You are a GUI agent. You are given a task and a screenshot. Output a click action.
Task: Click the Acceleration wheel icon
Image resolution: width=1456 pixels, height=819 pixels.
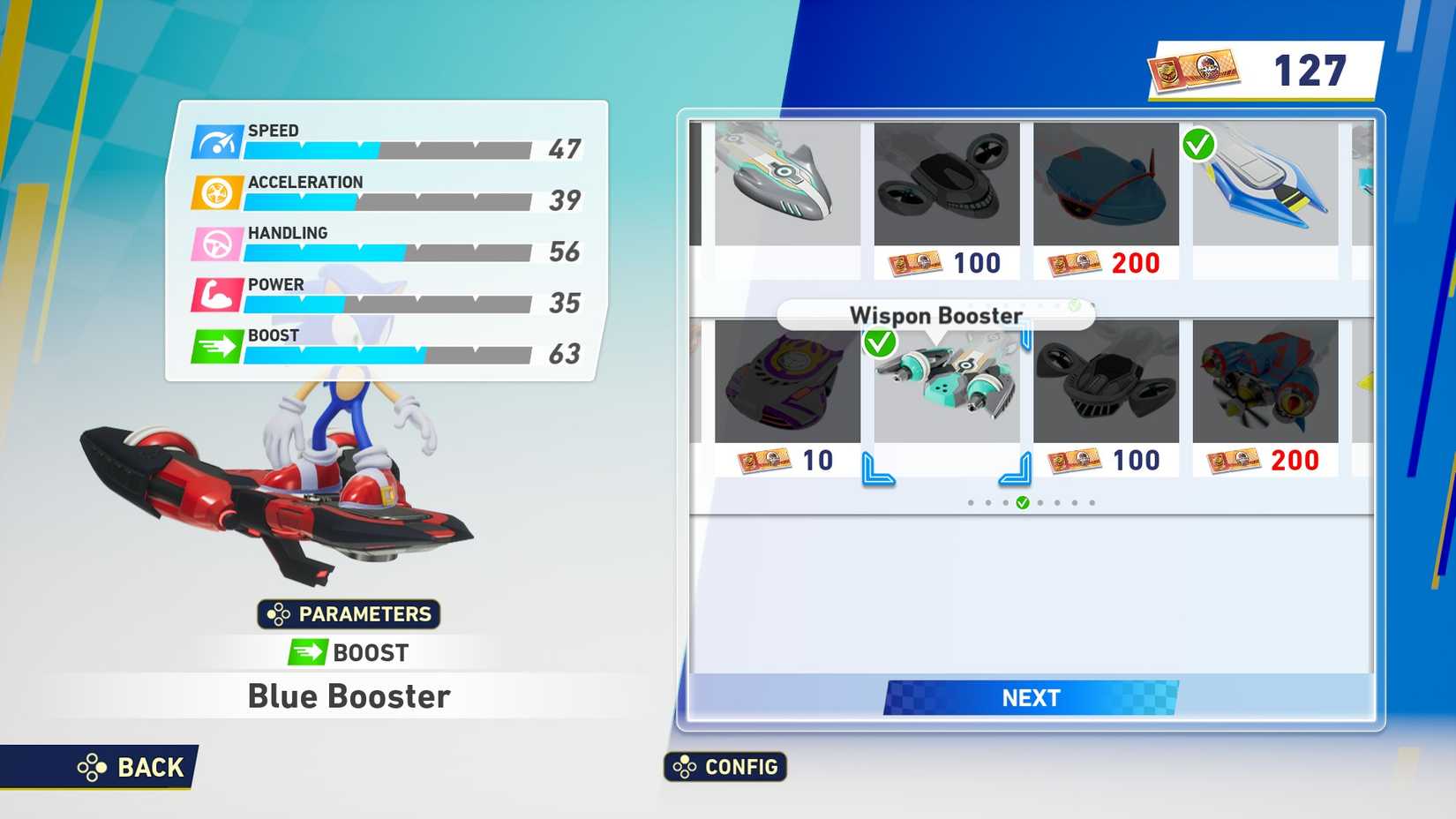coord(215,193)
